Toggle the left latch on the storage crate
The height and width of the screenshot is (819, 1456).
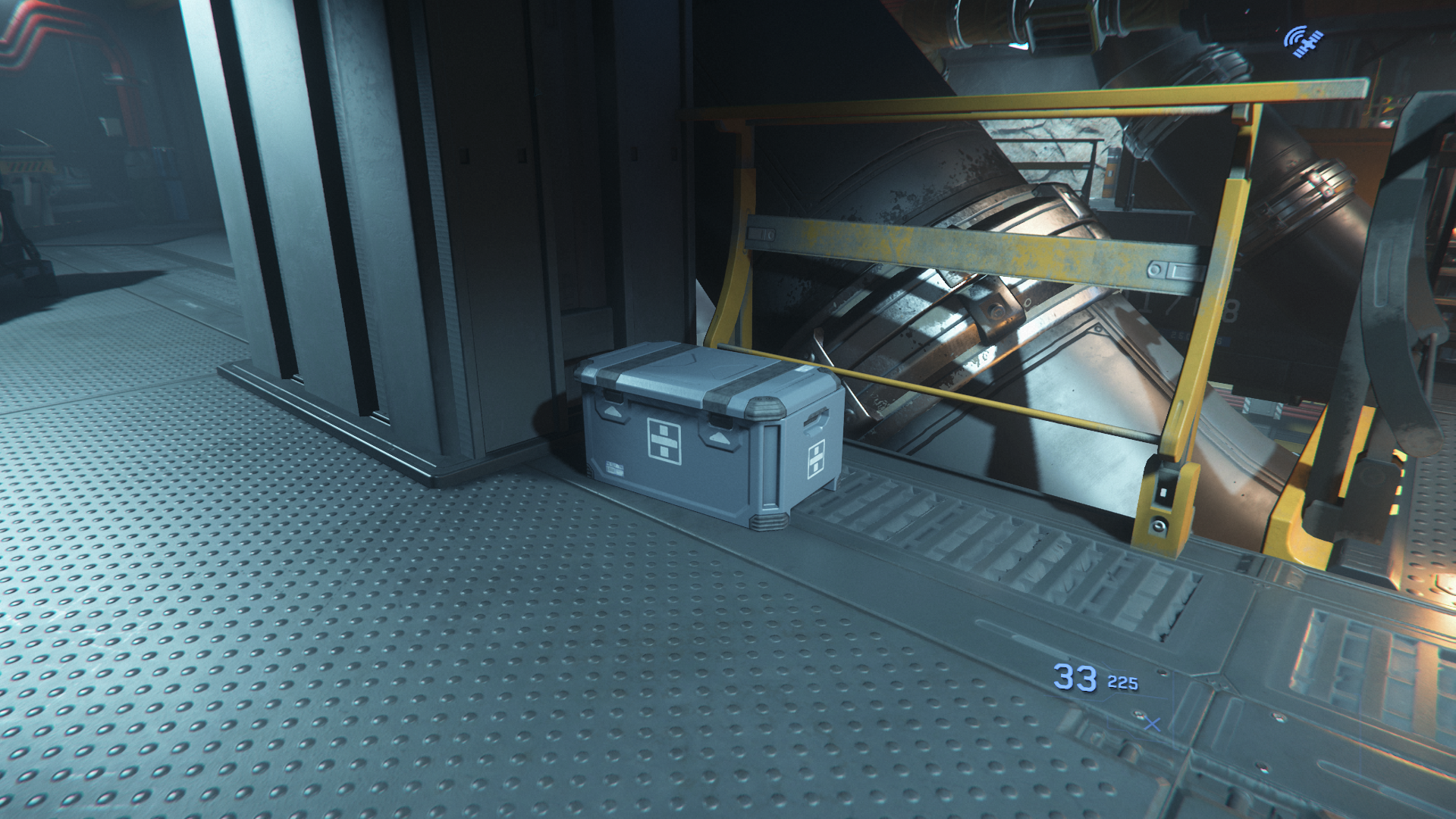[x=611, y=394]
